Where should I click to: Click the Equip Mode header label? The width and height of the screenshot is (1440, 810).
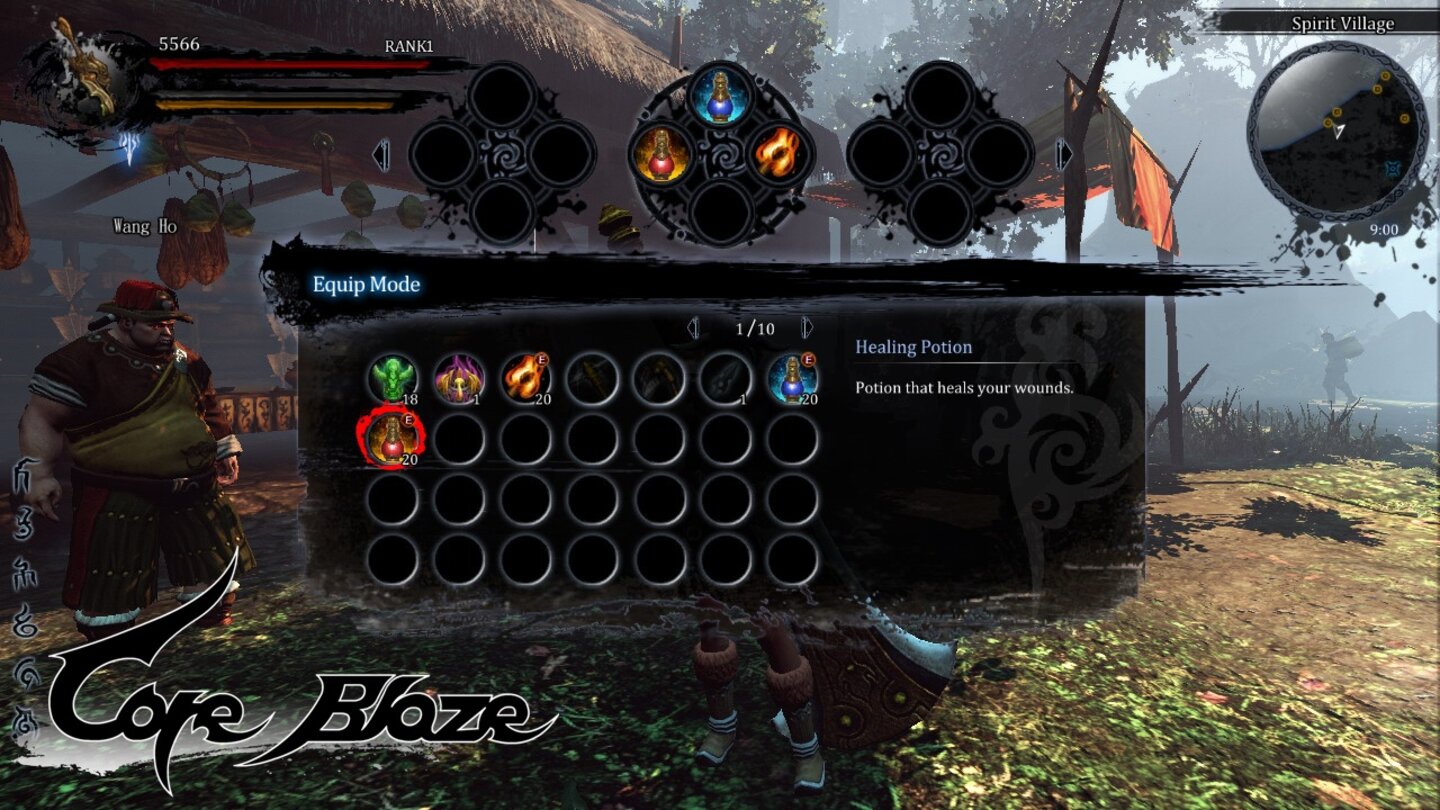pyautogui.click(x=366, y=285)
